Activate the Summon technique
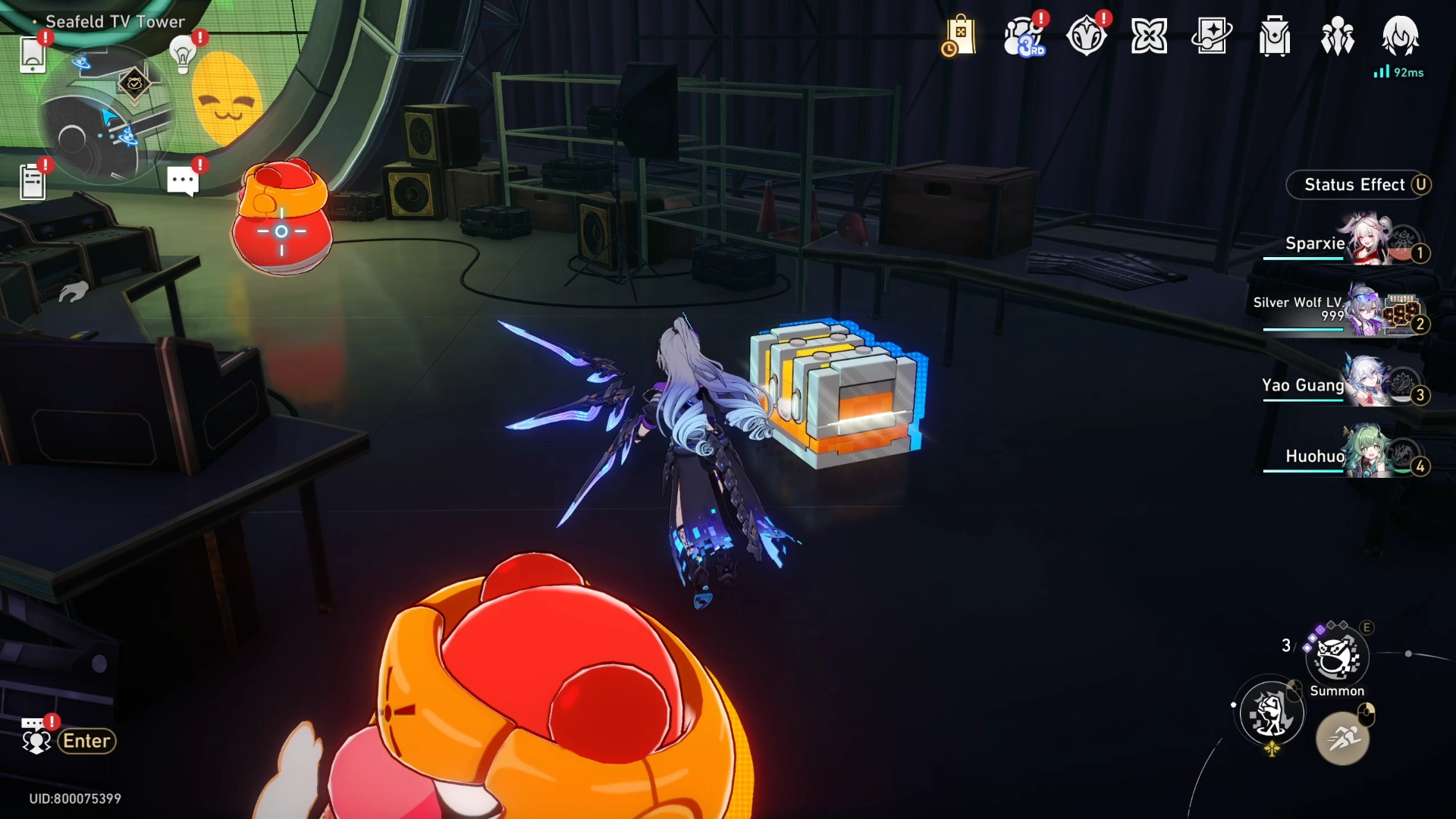The height and width of the screenshot is (819, 1456). click(1337, 657)
